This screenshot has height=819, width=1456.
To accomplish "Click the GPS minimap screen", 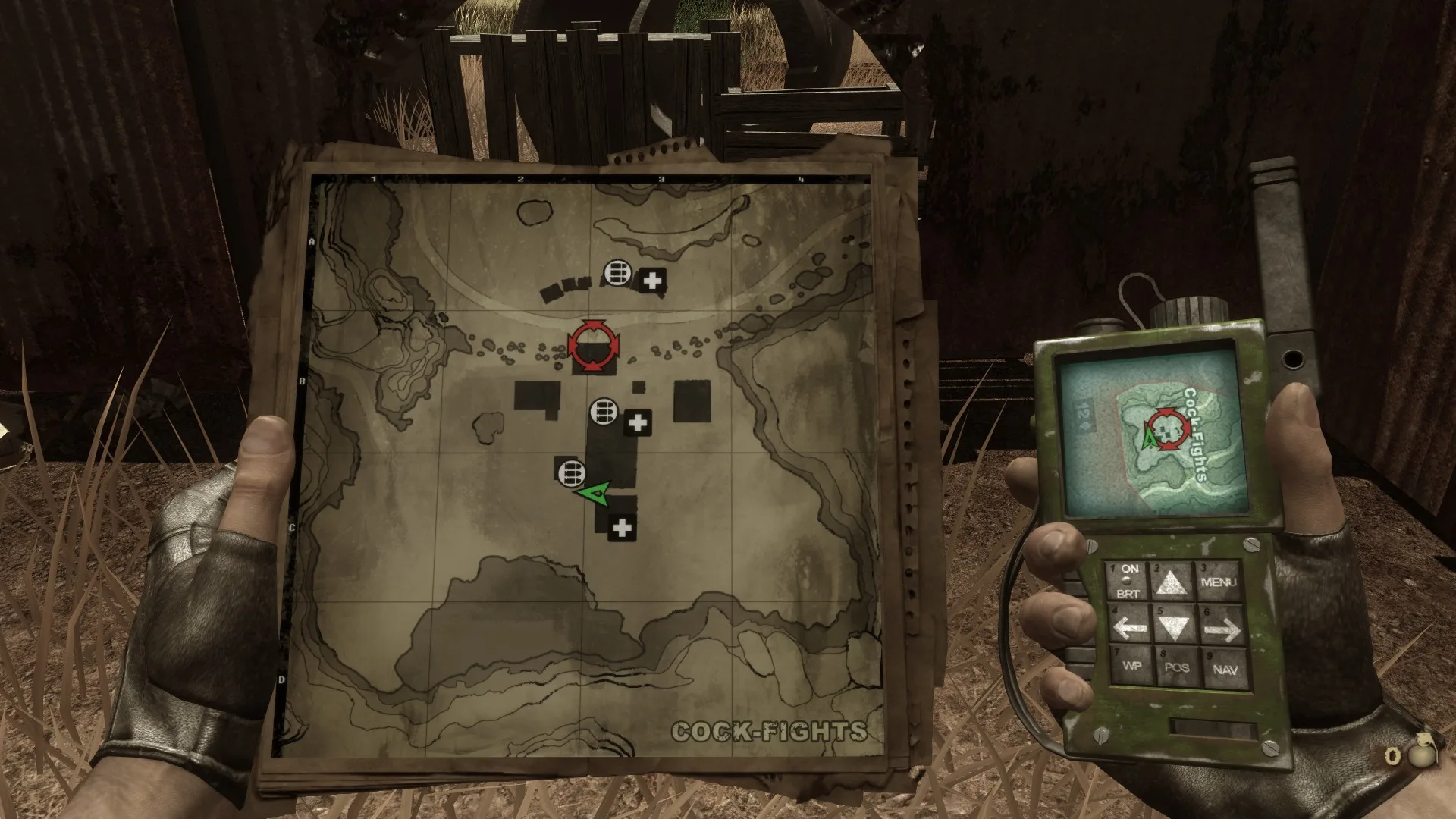I will coord(1154,436).
